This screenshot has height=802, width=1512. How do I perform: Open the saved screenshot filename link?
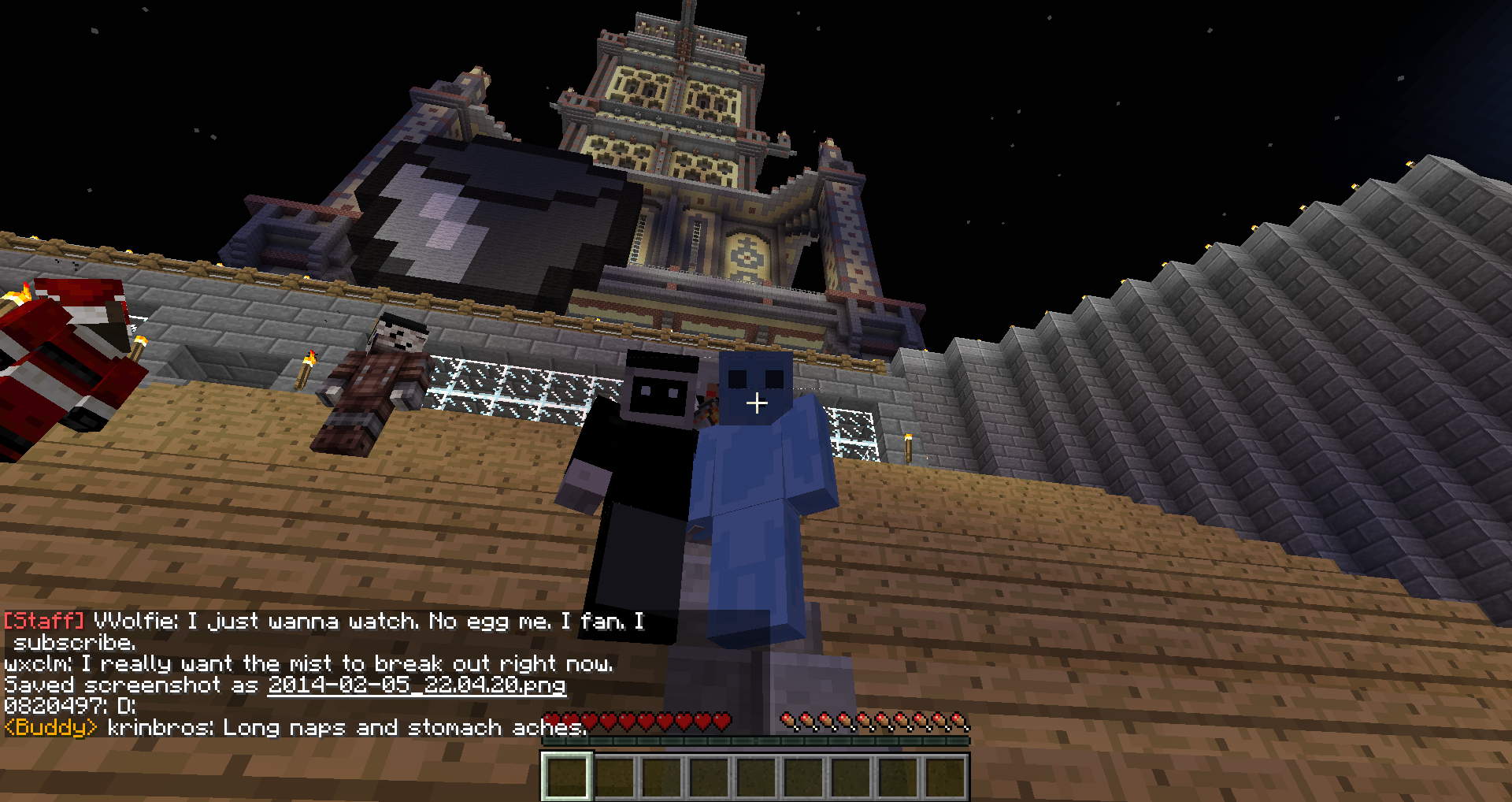pyautogui.click(x=416, y=685)
